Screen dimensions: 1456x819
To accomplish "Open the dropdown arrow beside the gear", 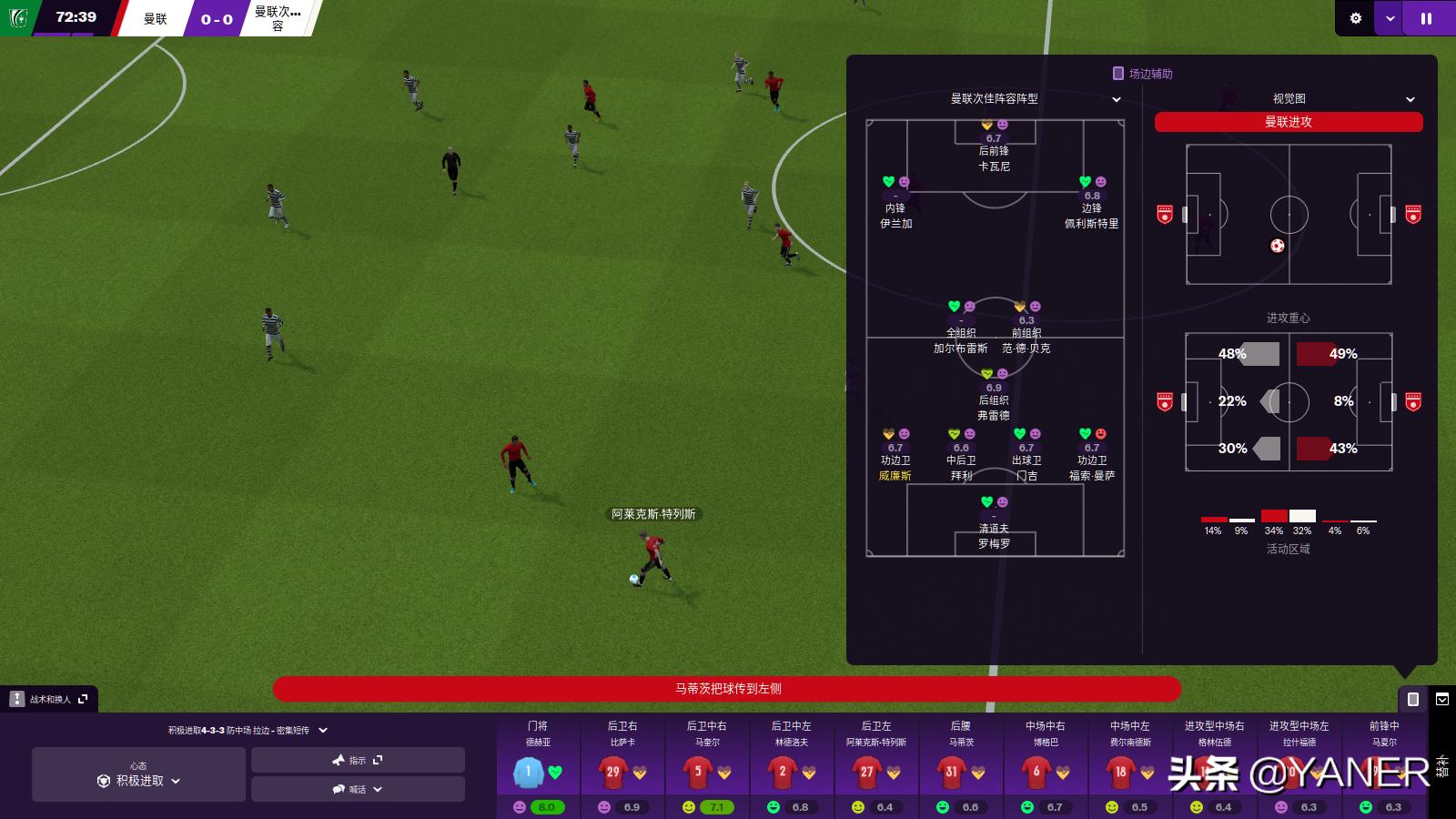I will [1390, 18].
